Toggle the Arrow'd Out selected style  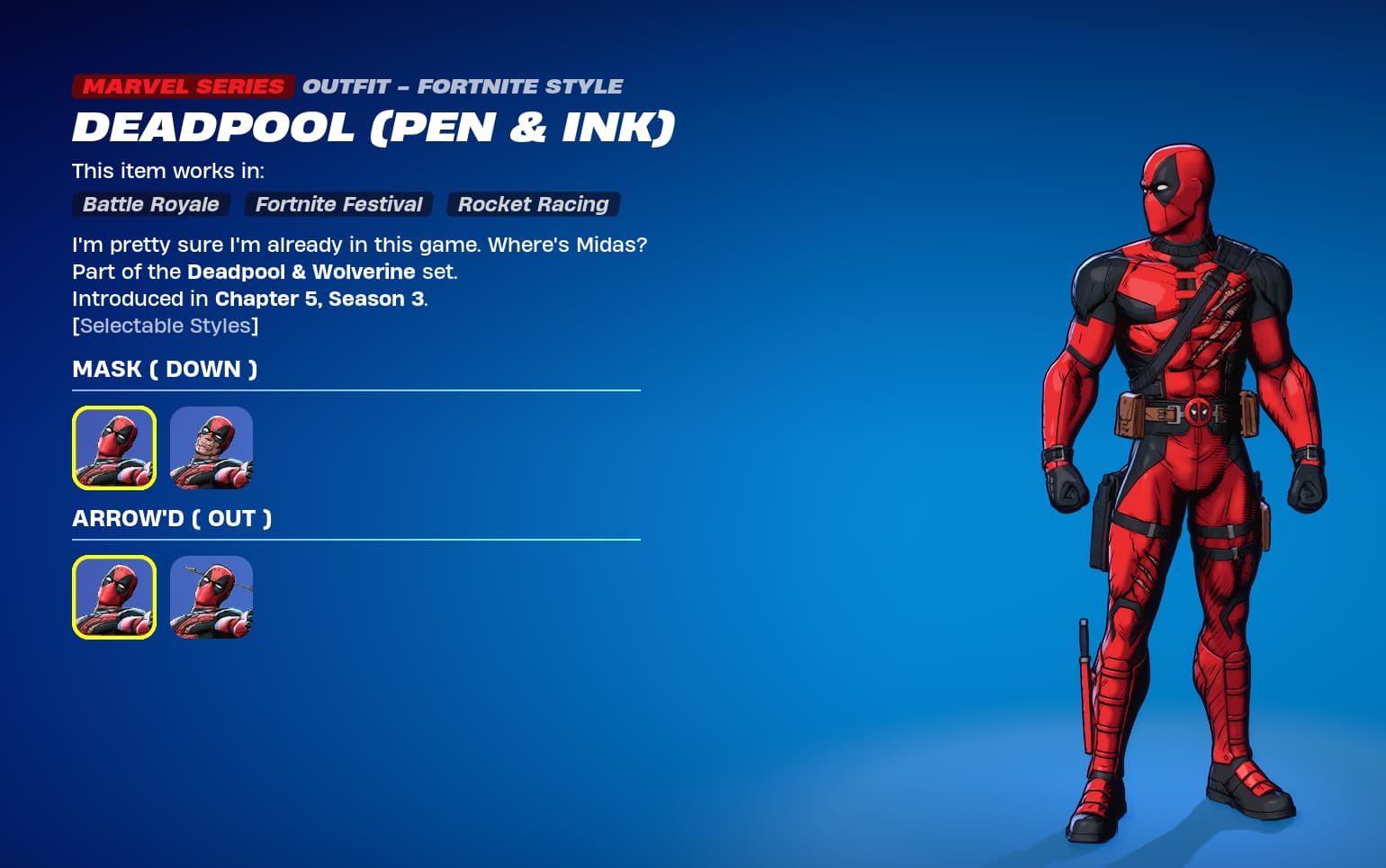click(x=113, y=597)
